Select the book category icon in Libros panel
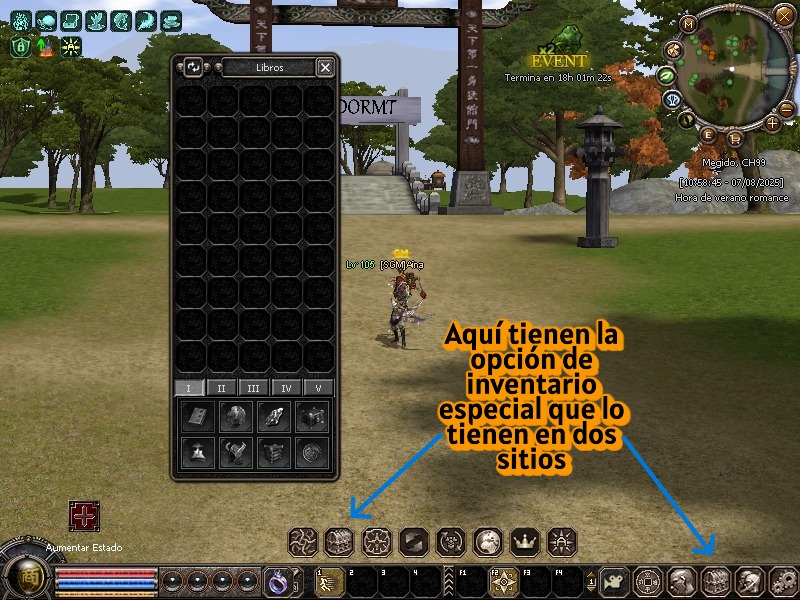The image size is (800, 600). 199,417
